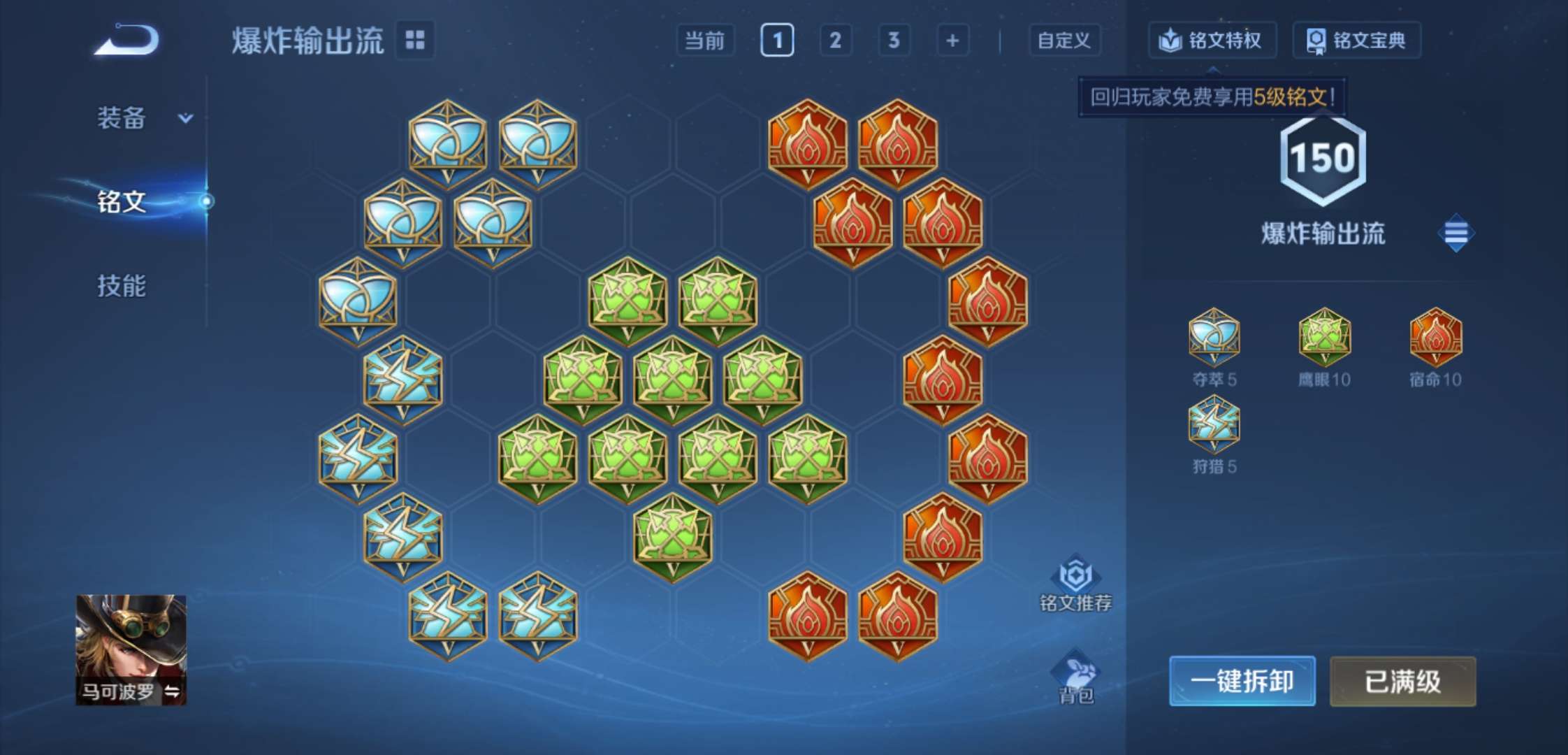
Task: Open the 自定义 custom option
Action: [1064, 41]
